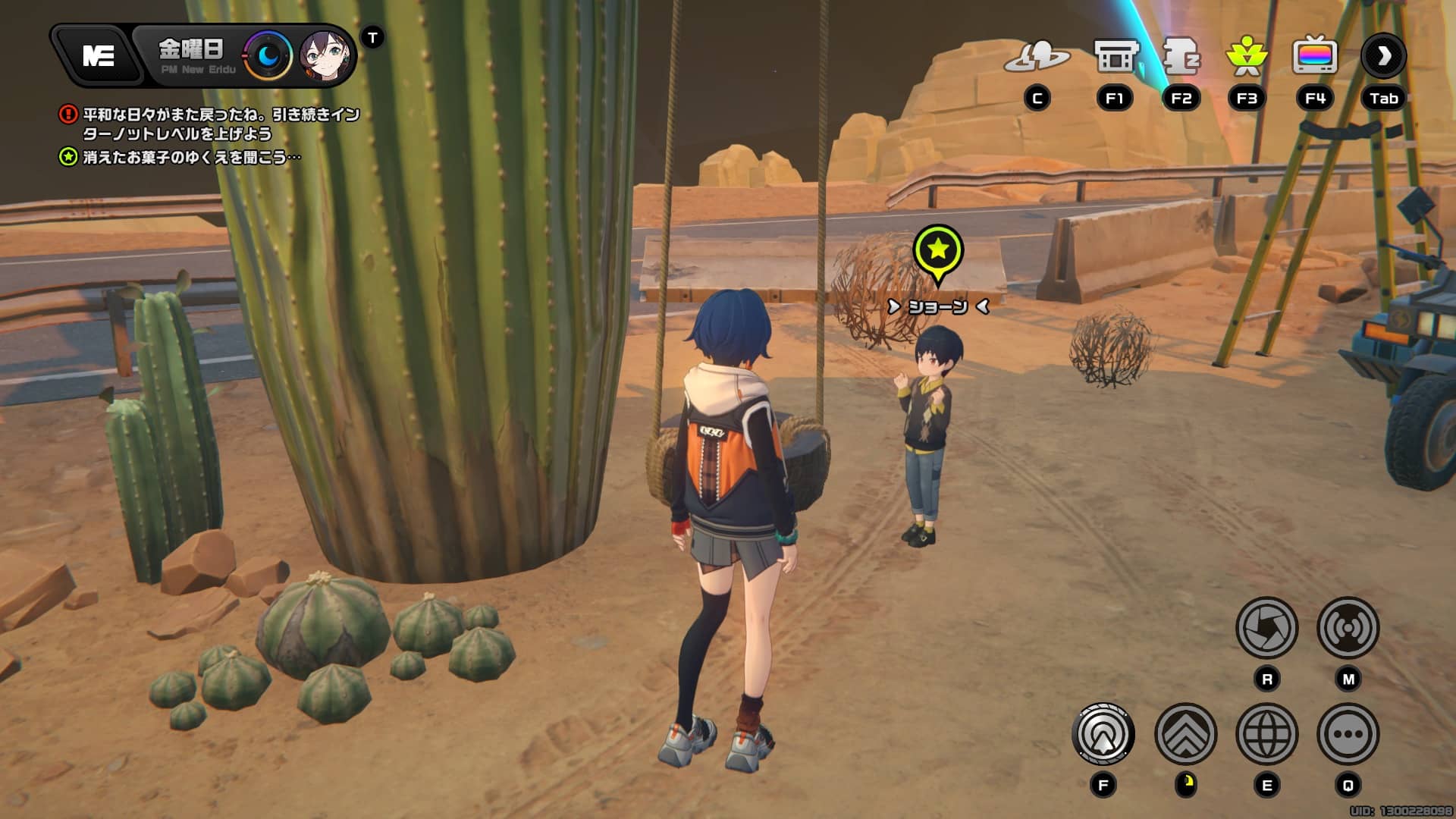Screen dimensions: 1456x819
Task: Click the crescent moon time-of-day dial
Action: (268, 55)
